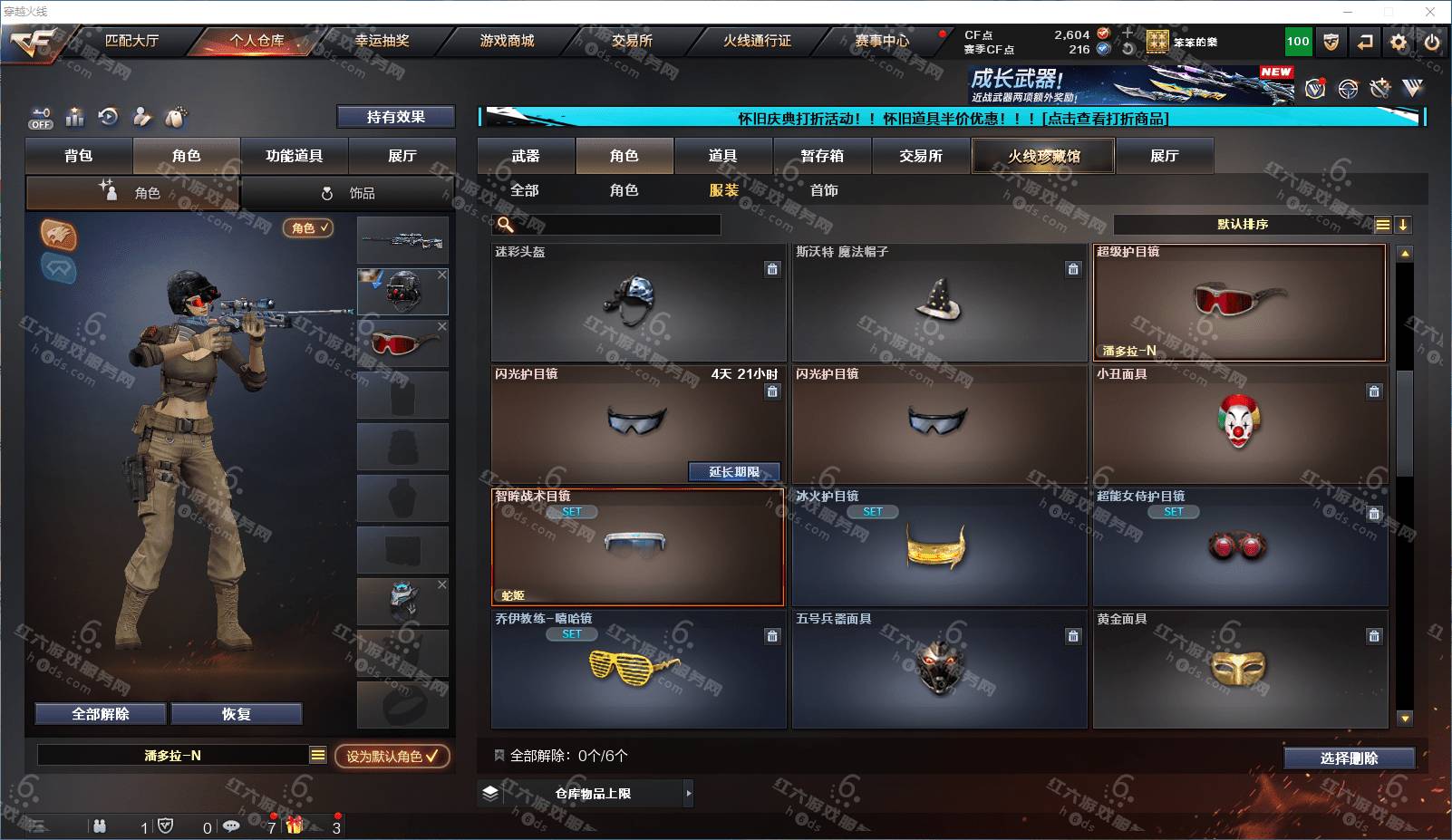Open the 默认排序 sort dropdown

click(1243, 225)
